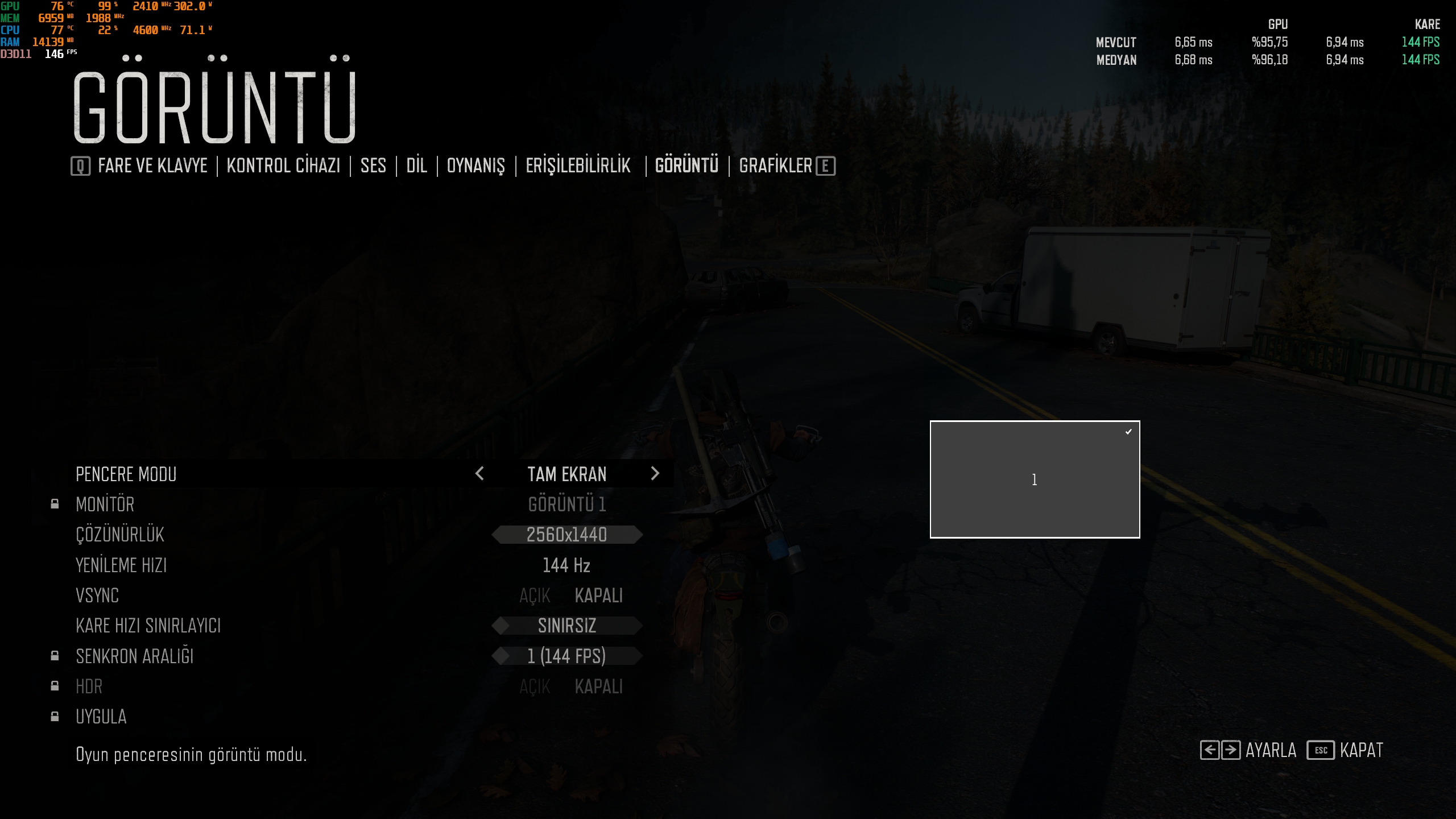
Task: Turn VSync on with Açık
Action: point(535,595)
